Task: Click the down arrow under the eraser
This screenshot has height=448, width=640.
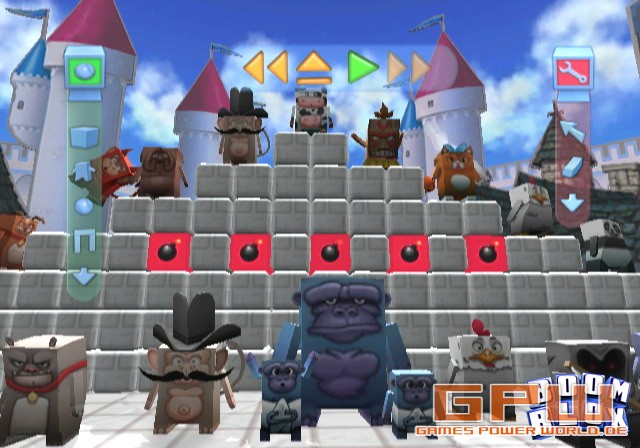Action: pos(572,202)
